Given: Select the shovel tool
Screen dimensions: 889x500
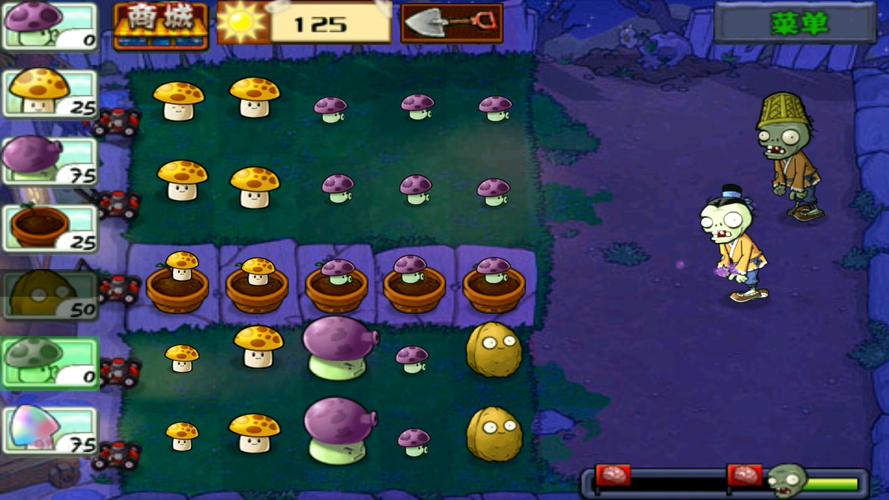Looking at the screenshot, I should 451,23.
